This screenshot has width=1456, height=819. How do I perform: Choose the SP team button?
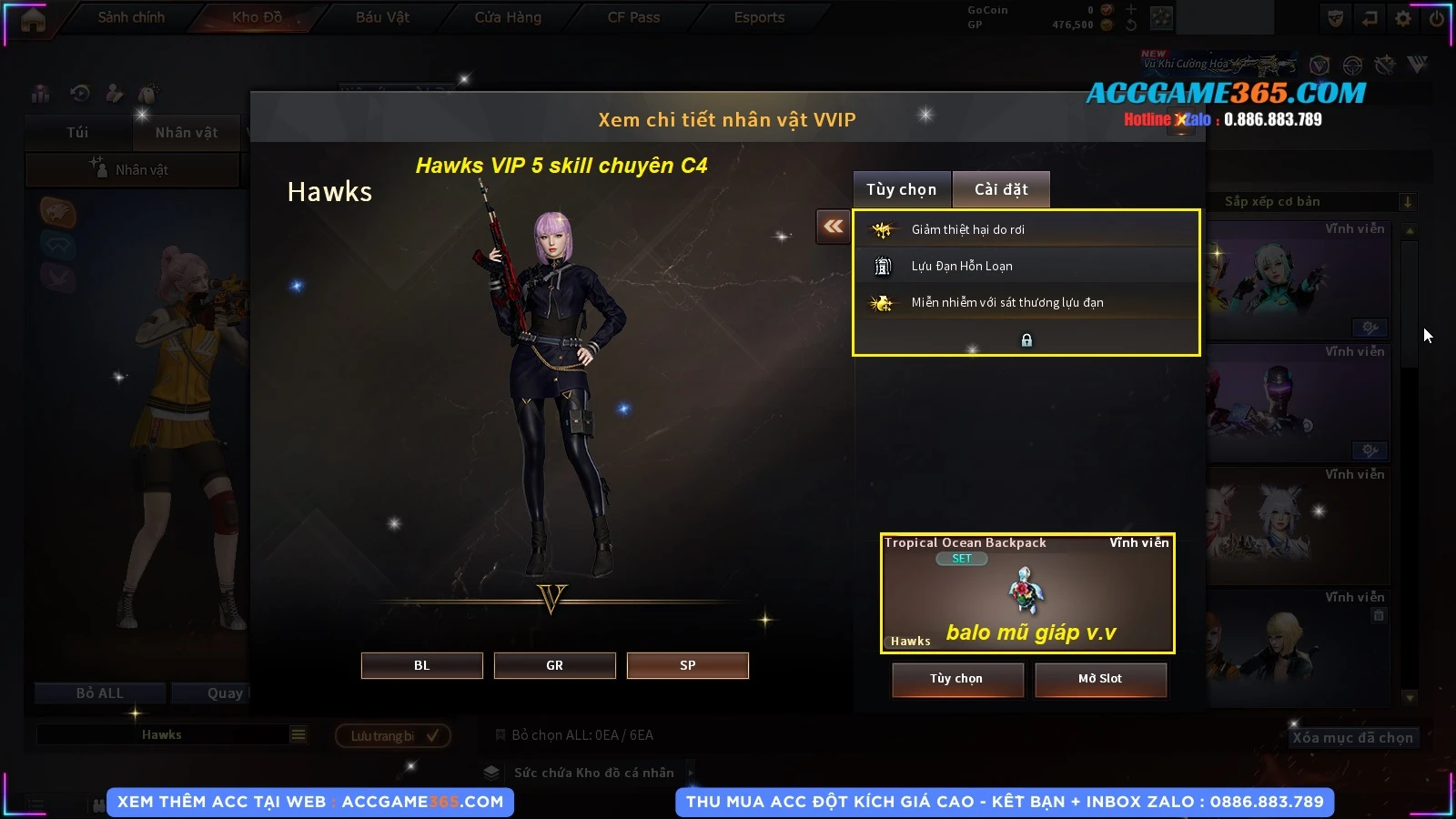(687, 665)
